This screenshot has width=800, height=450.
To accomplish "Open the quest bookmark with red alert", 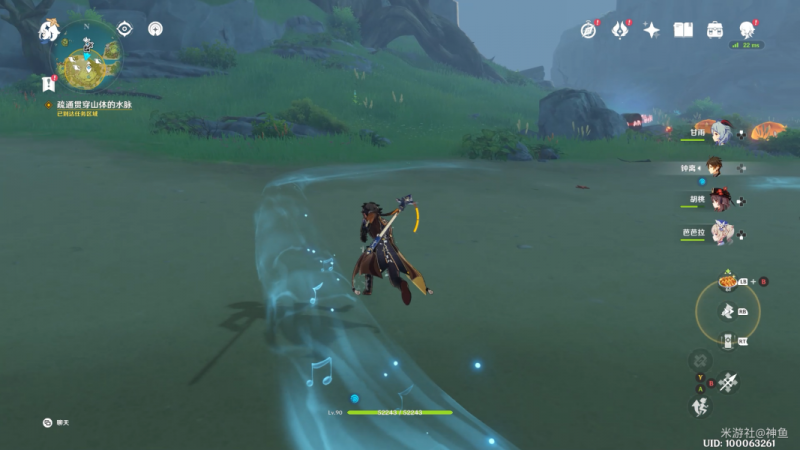I will pyautogui.click(x=48, y=83).
